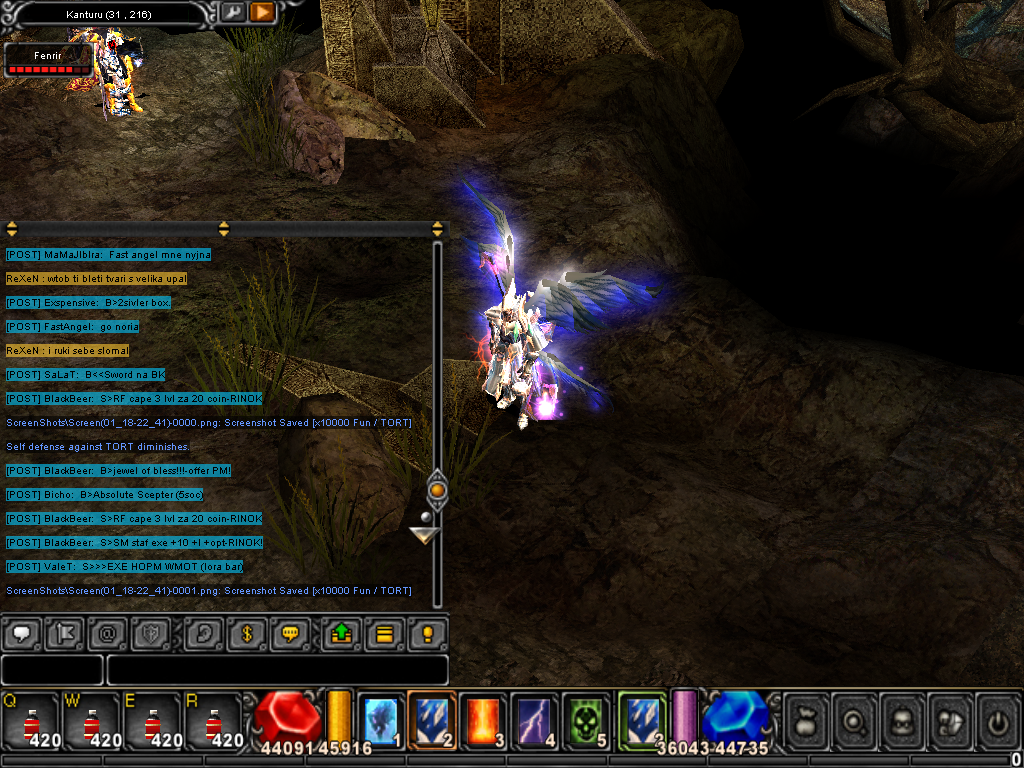Open the wrench settings button
This screenshot has width=1024, height=768.
[232, 12]
